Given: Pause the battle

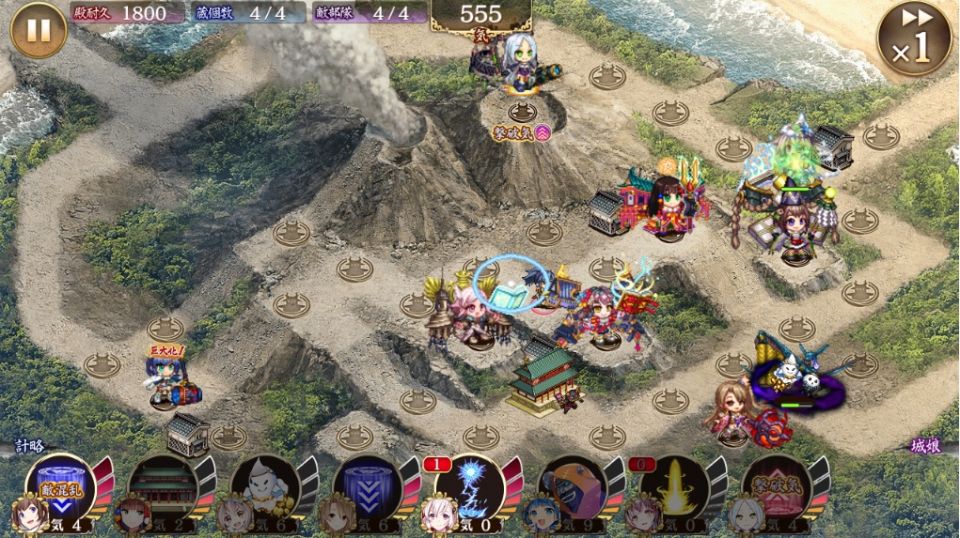Looking at the screenshot, I should click(x=38, y=30).
